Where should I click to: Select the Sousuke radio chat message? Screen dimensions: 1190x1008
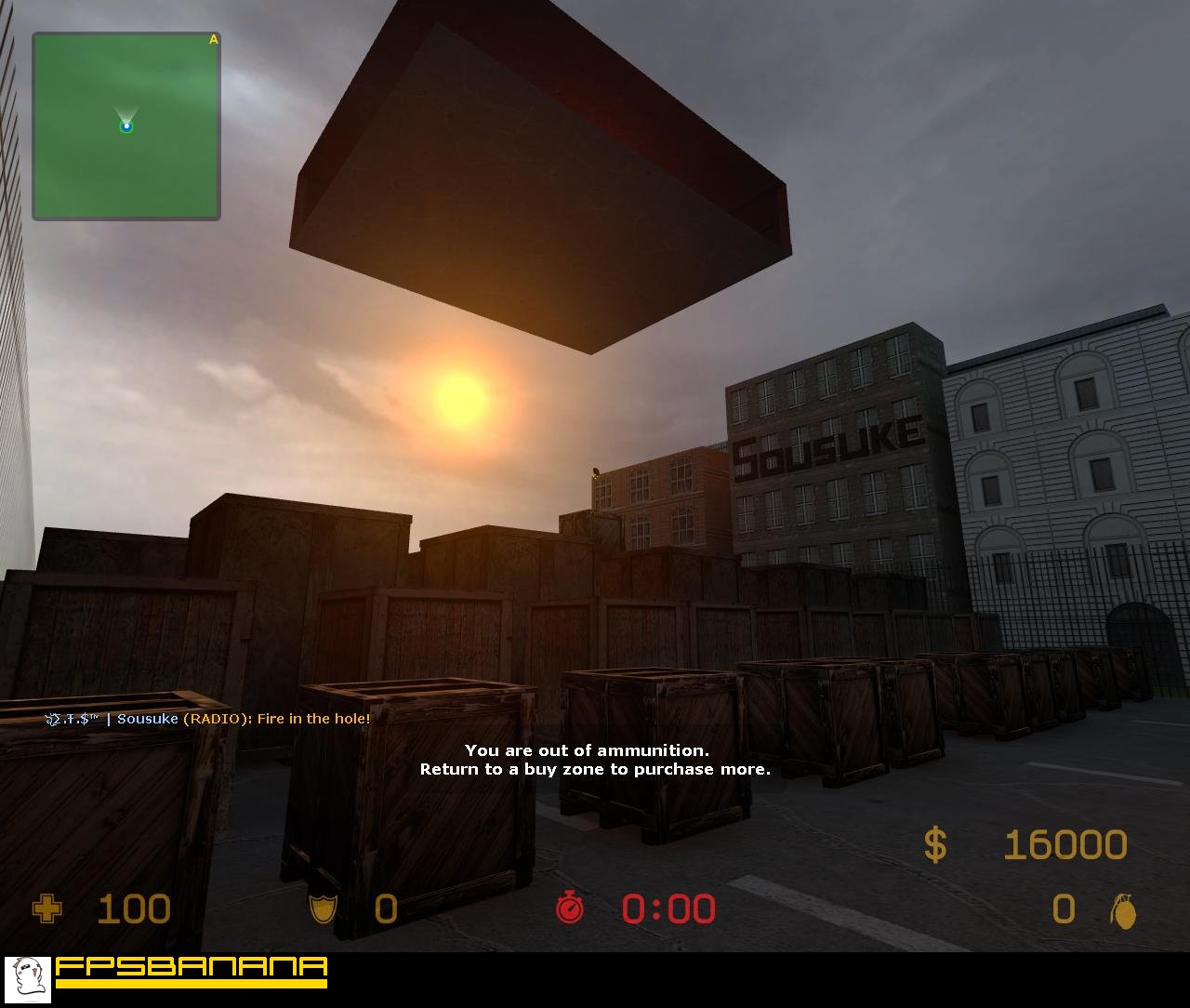[x=149, y=718]
